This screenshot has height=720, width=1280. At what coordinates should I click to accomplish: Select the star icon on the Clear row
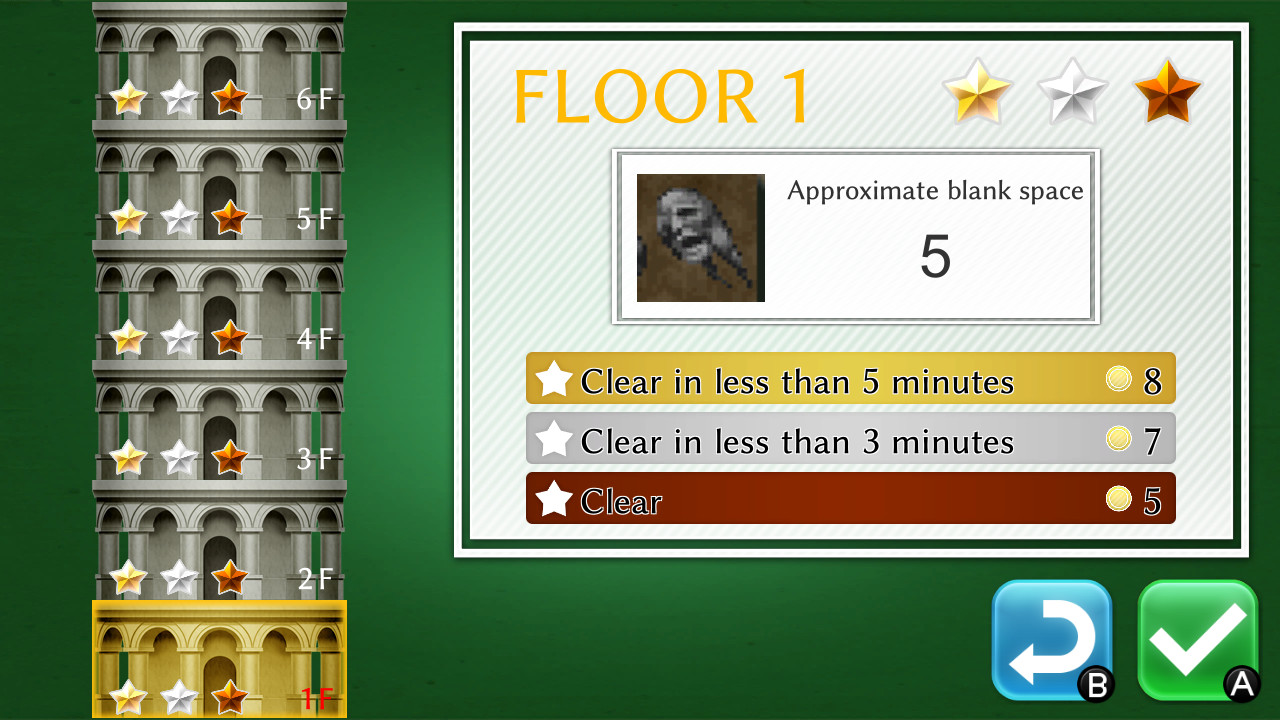553,498
